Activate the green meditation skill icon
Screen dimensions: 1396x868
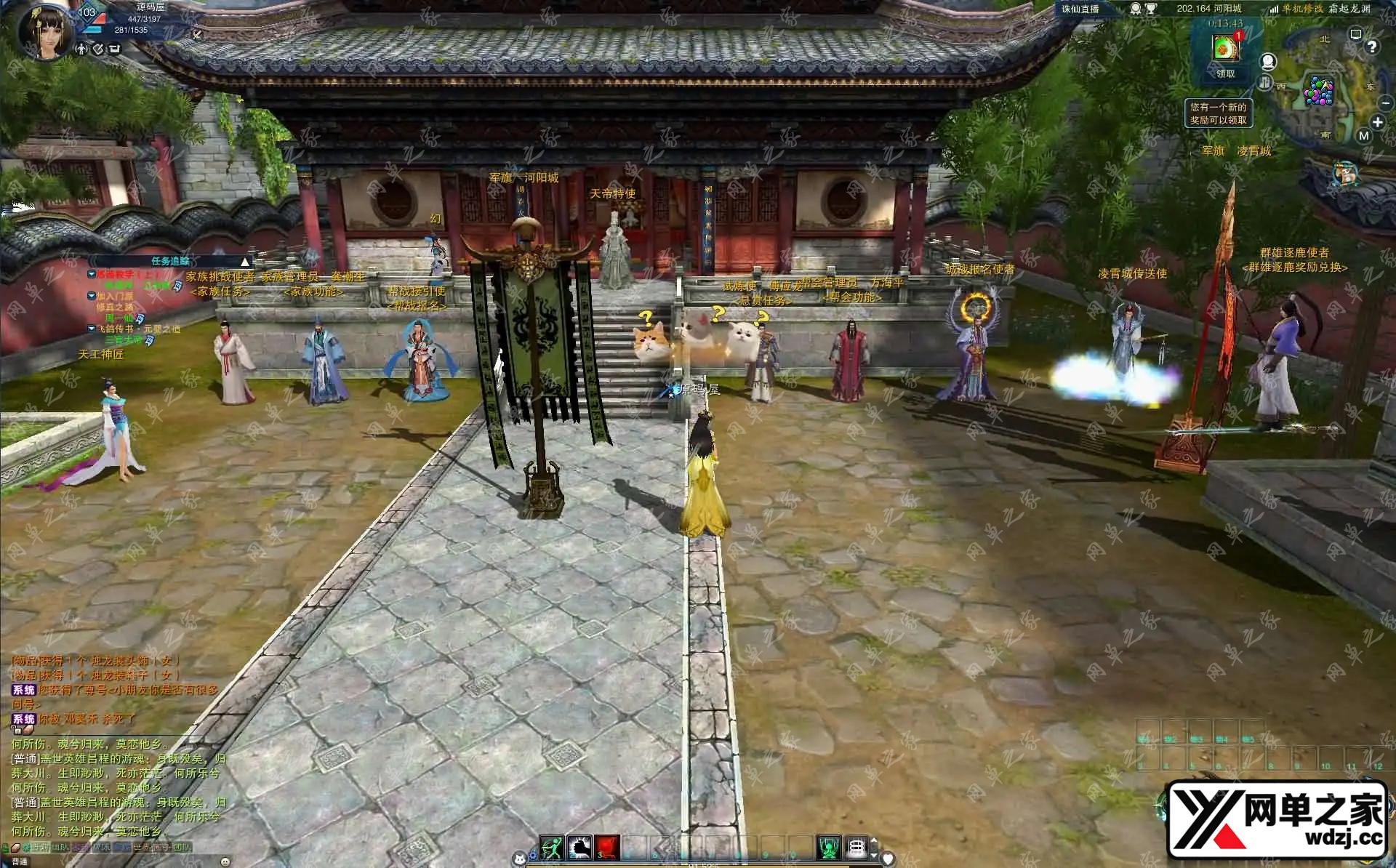pyautogui.click(x=828, y=847)
